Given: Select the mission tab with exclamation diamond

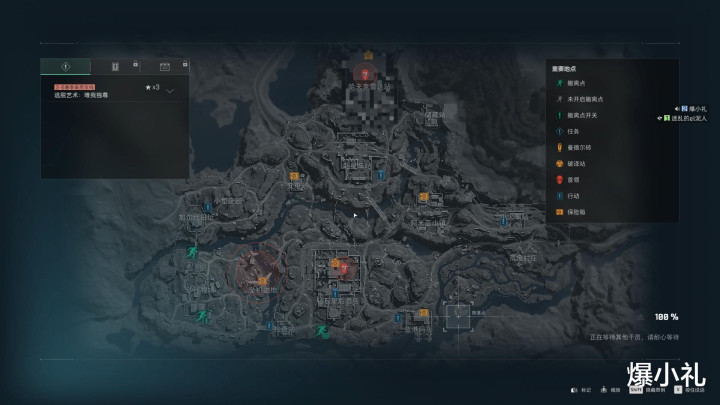Looking at the screenshot, I should click(x=65, y=67).
